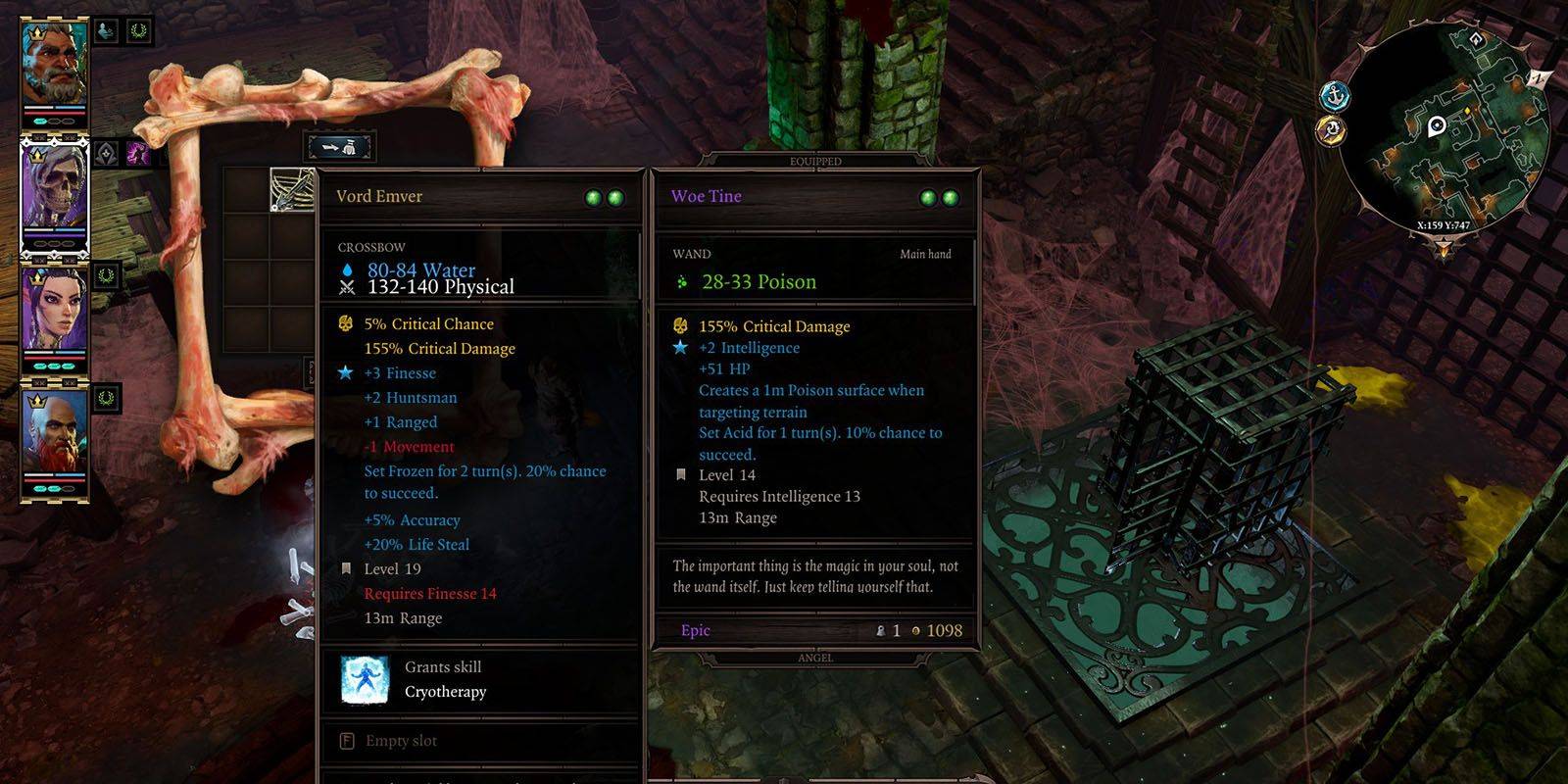This screenshot has height=784, width=1568.
Task: Activate the gold swirl button beside minimap
Action: [1330, 129]
